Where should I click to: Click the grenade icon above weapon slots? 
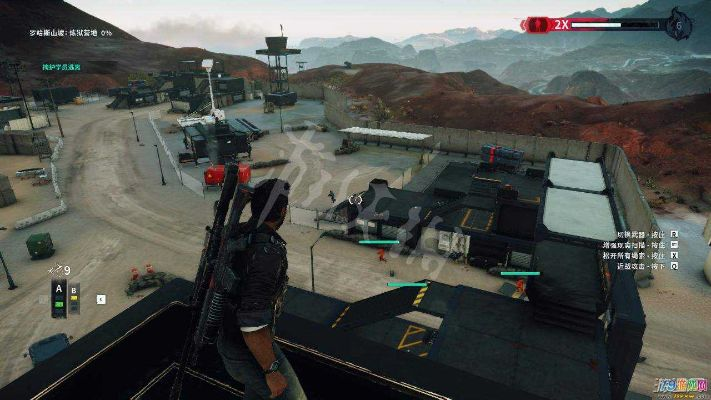[54, 270]
